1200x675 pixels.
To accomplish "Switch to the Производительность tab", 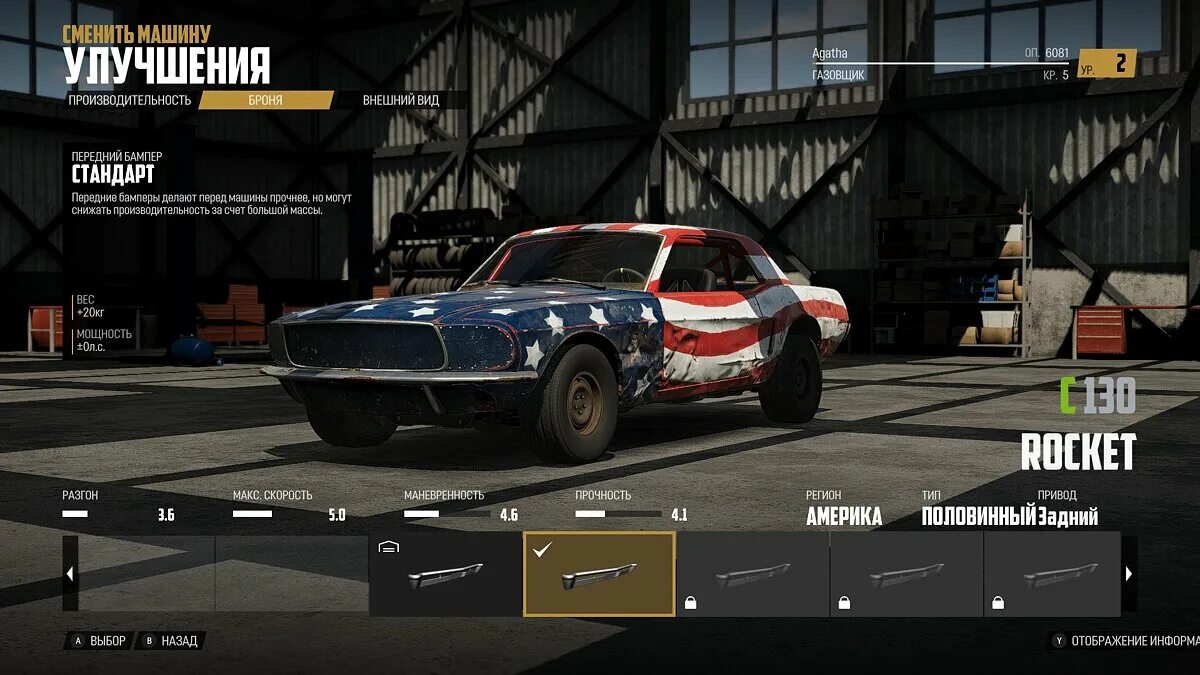I will pyautogui.click(x=130, y=100).
